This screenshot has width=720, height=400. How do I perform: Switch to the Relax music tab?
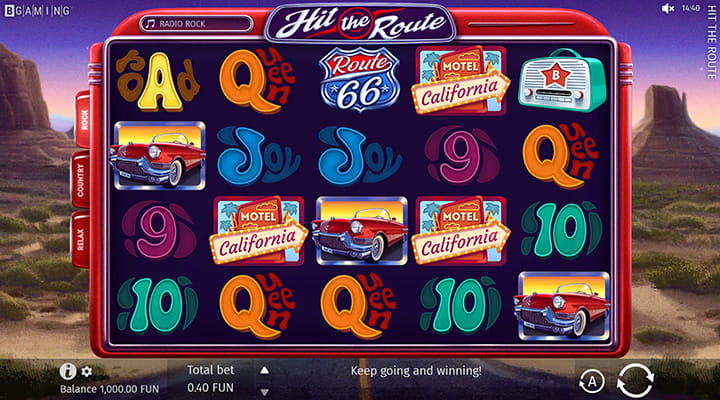click(81, 239)
